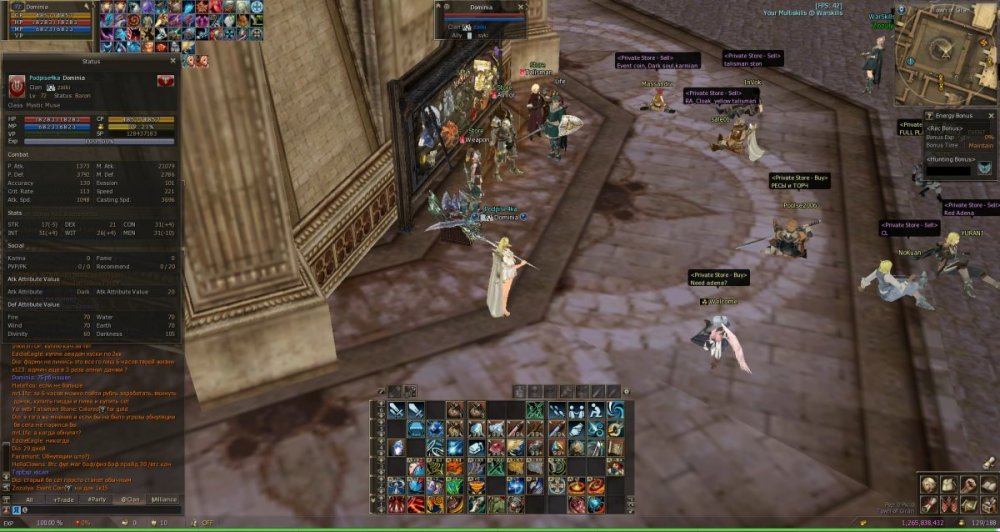Click the Private Store Buy 'Need adena?' sign

pyautogui.click(x=718, y=278)
